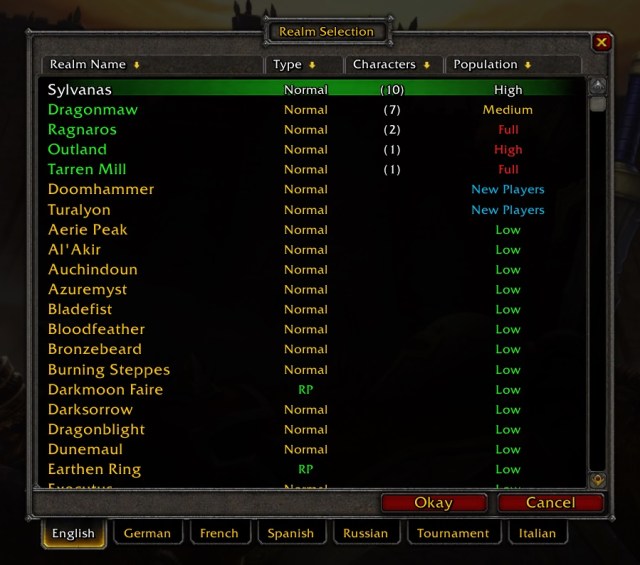Switch to the Russian realm tab
This screenshot has height=565, width=640.
[x=365, y=533]
